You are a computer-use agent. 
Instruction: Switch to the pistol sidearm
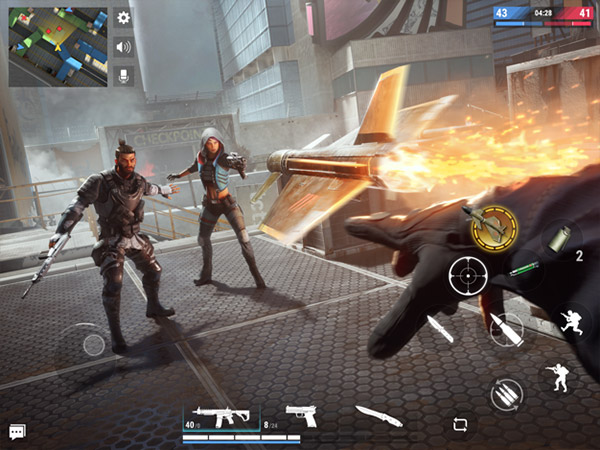[300, 415]
